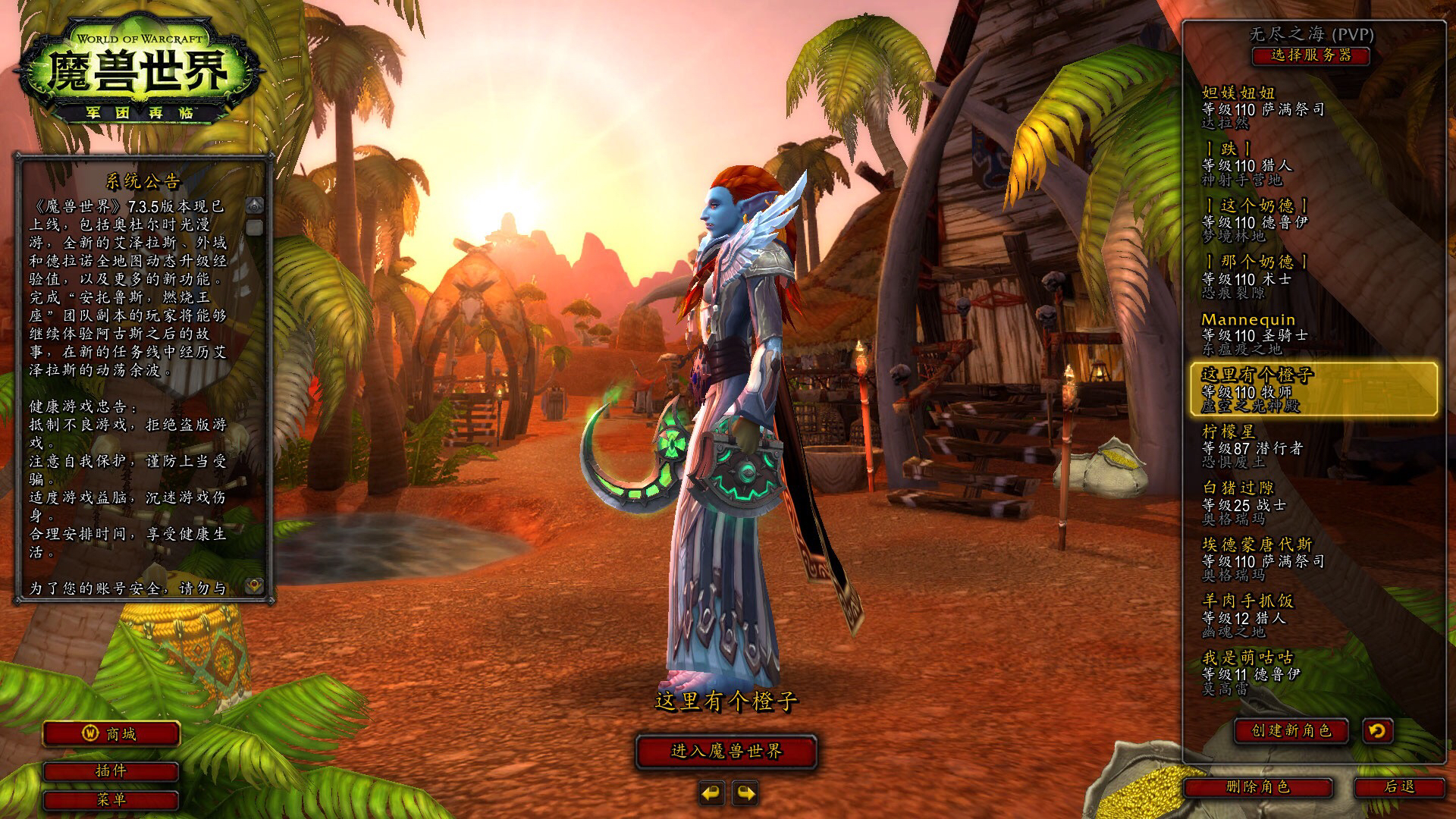Screen dimensions: 1456x819
Task: Rotate character with the right arrow button
Action: [745, 793]
